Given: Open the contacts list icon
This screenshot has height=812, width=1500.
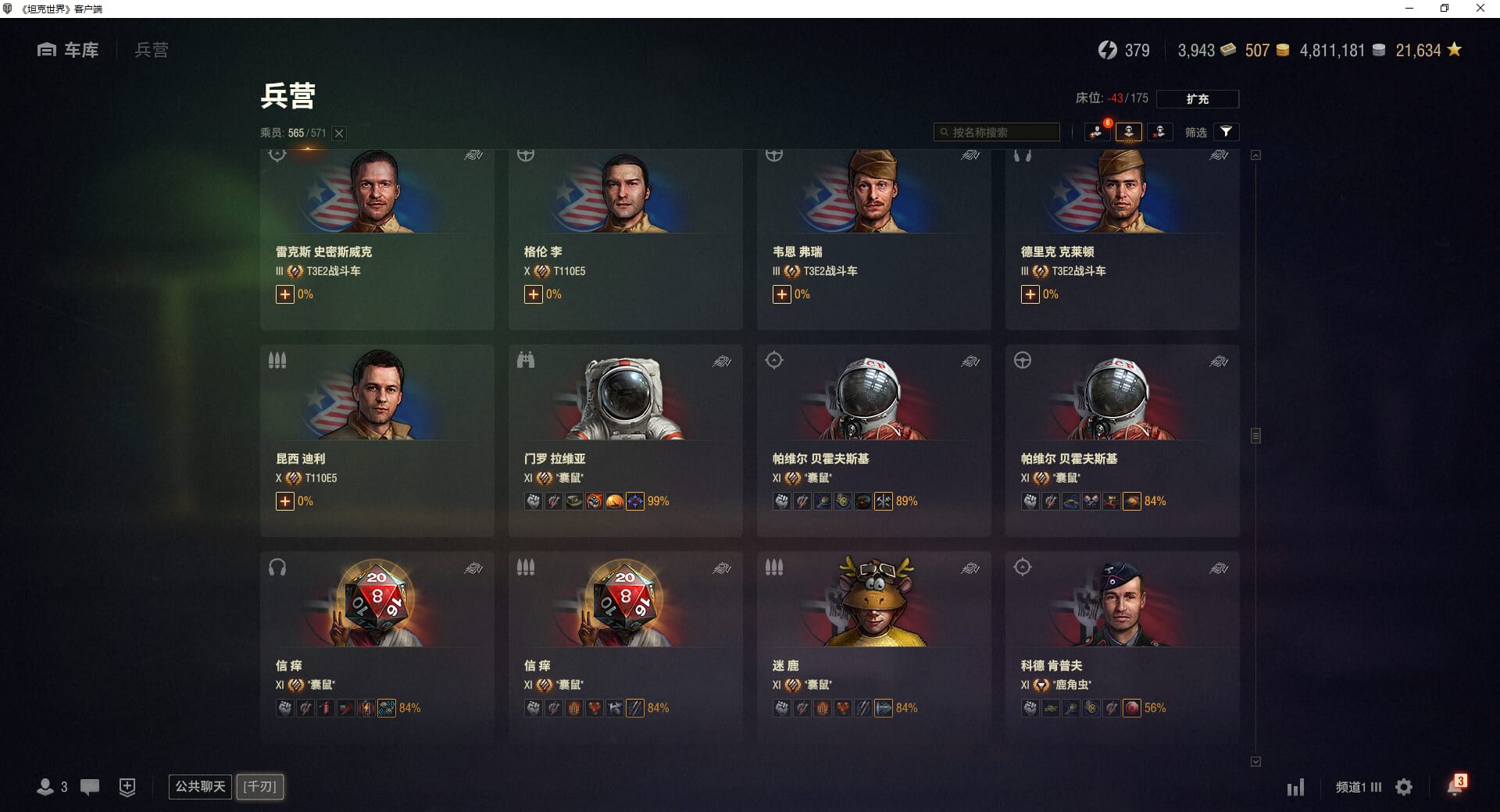Looking at the screenshot, I should point(47,787).
